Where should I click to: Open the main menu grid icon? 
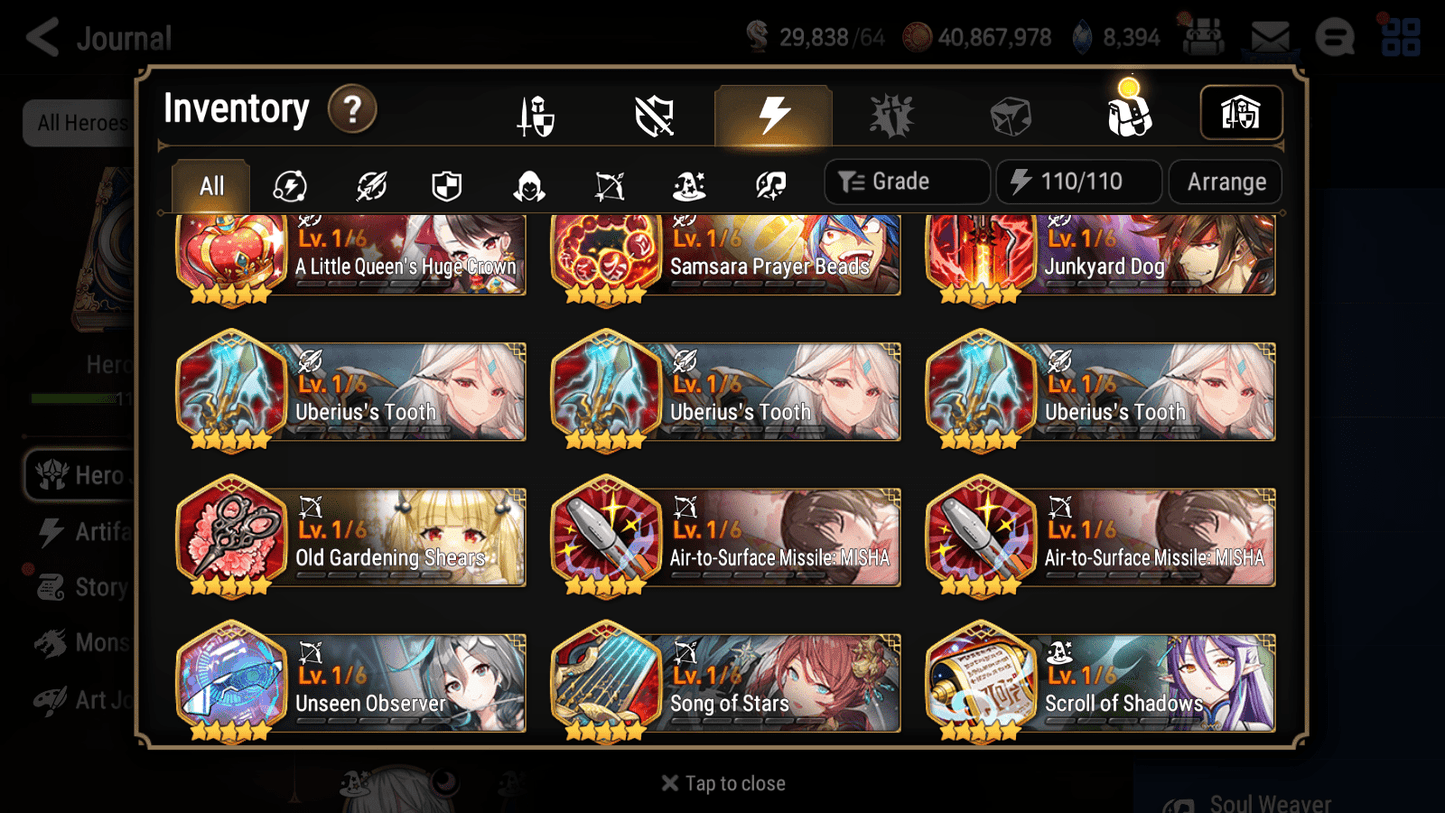click(1400, 37)
